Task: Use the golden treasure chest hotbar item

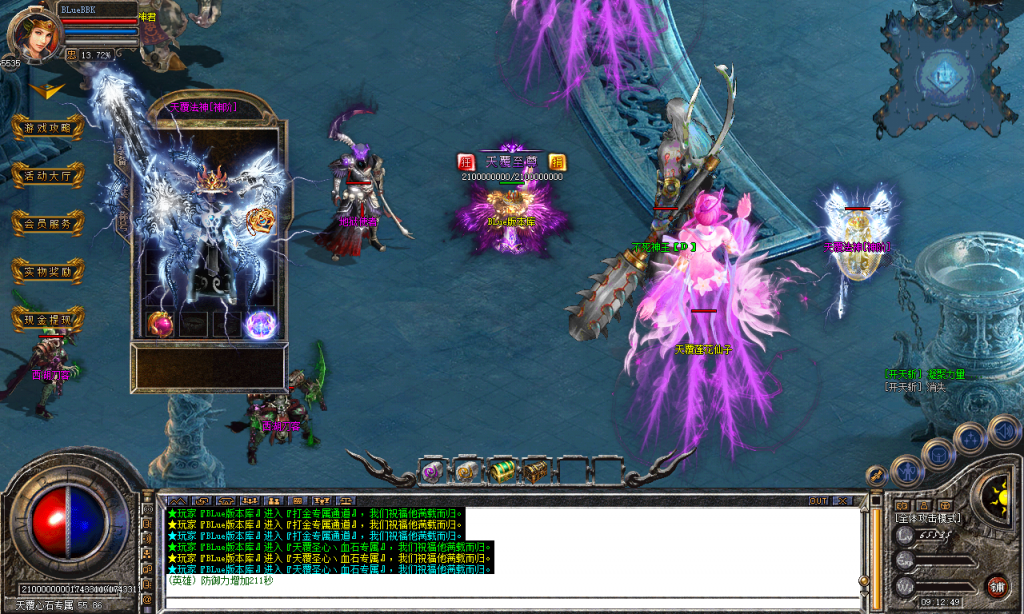Action: click(x=536, y=469)
